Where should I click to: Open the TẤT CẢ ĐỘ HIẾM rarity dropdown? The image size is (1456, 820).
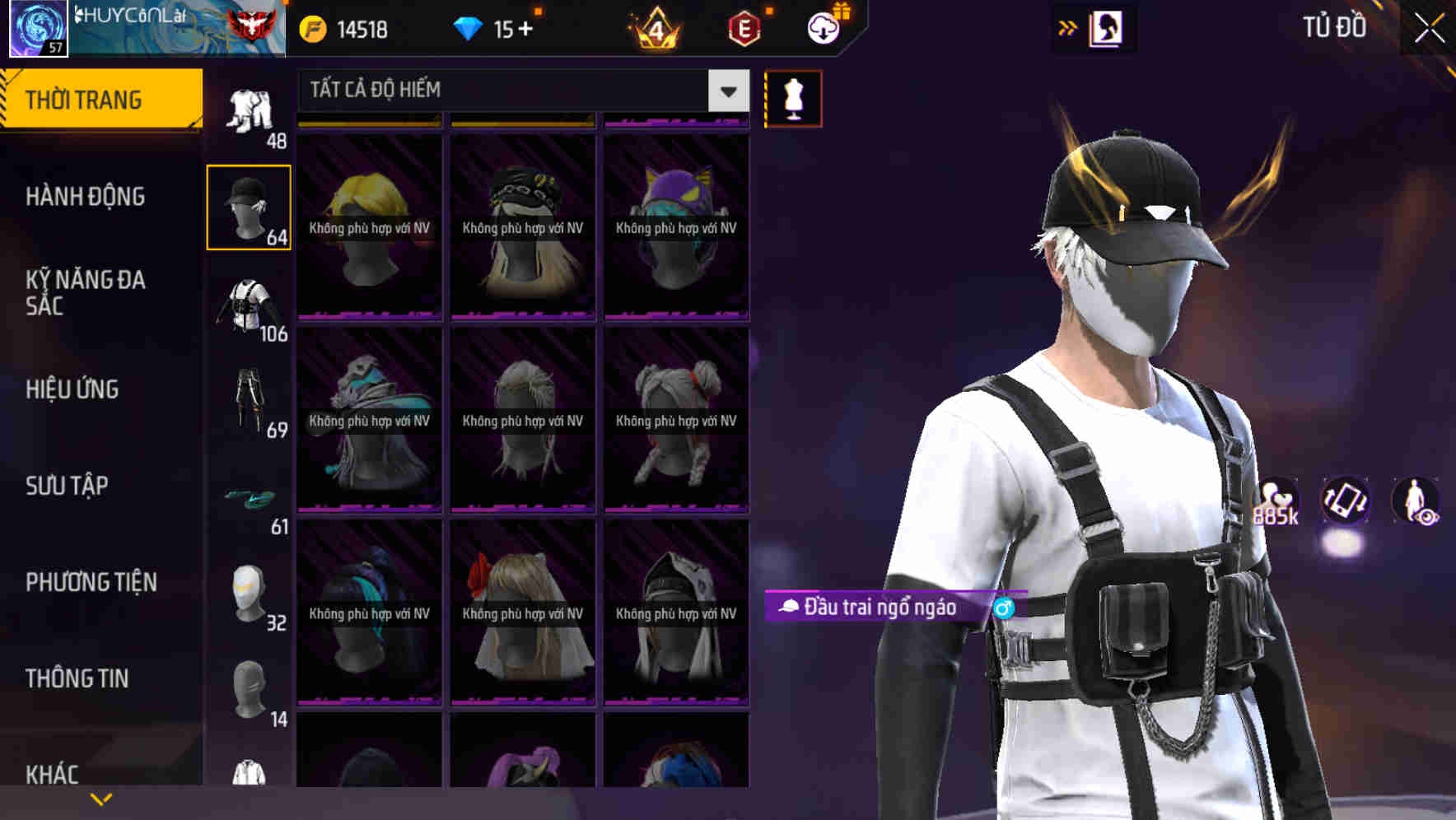click(511, 91)
